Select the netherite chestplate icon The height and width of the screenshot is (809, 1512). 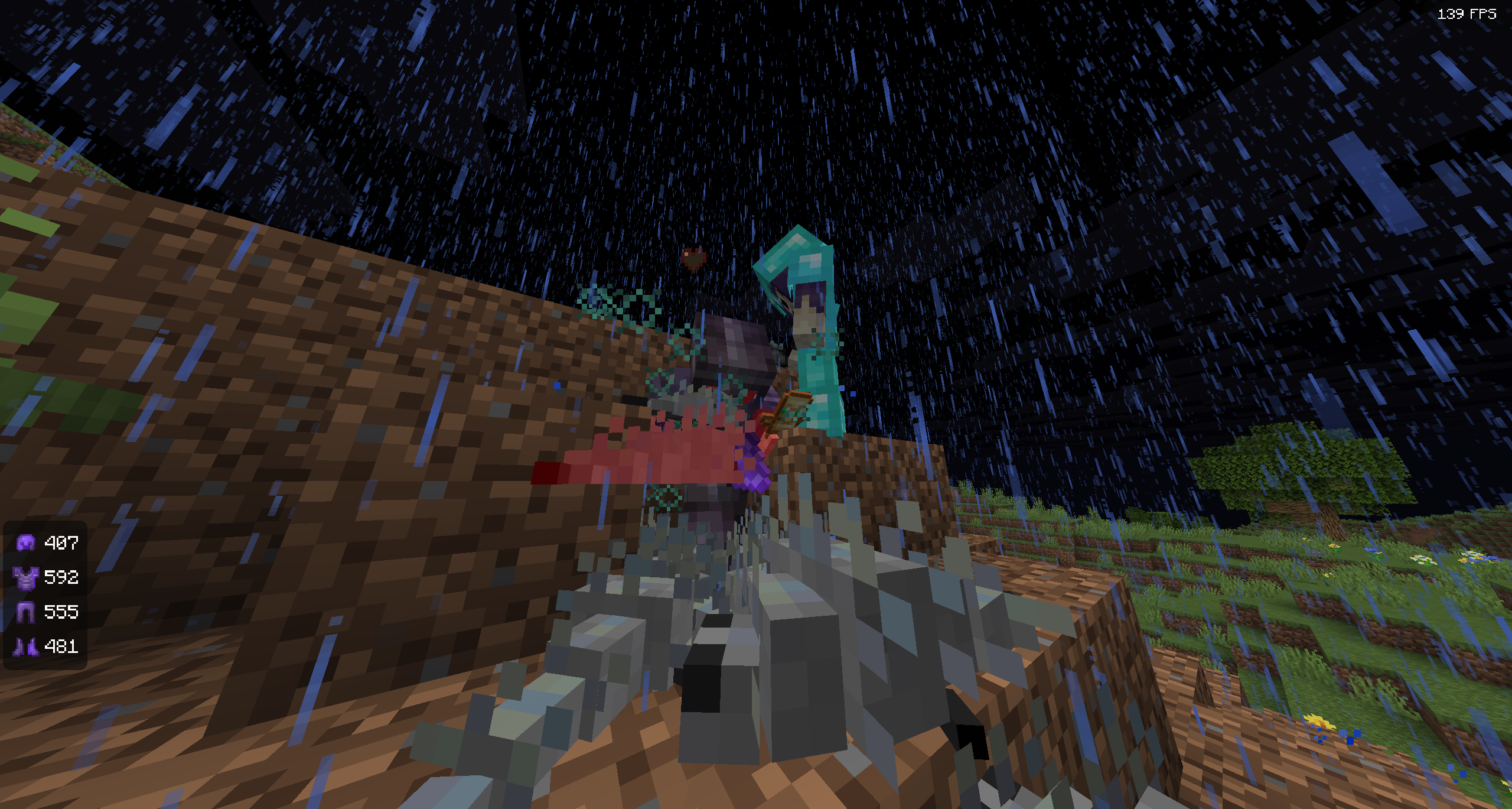pyautogui.click(x=25, y=577)
